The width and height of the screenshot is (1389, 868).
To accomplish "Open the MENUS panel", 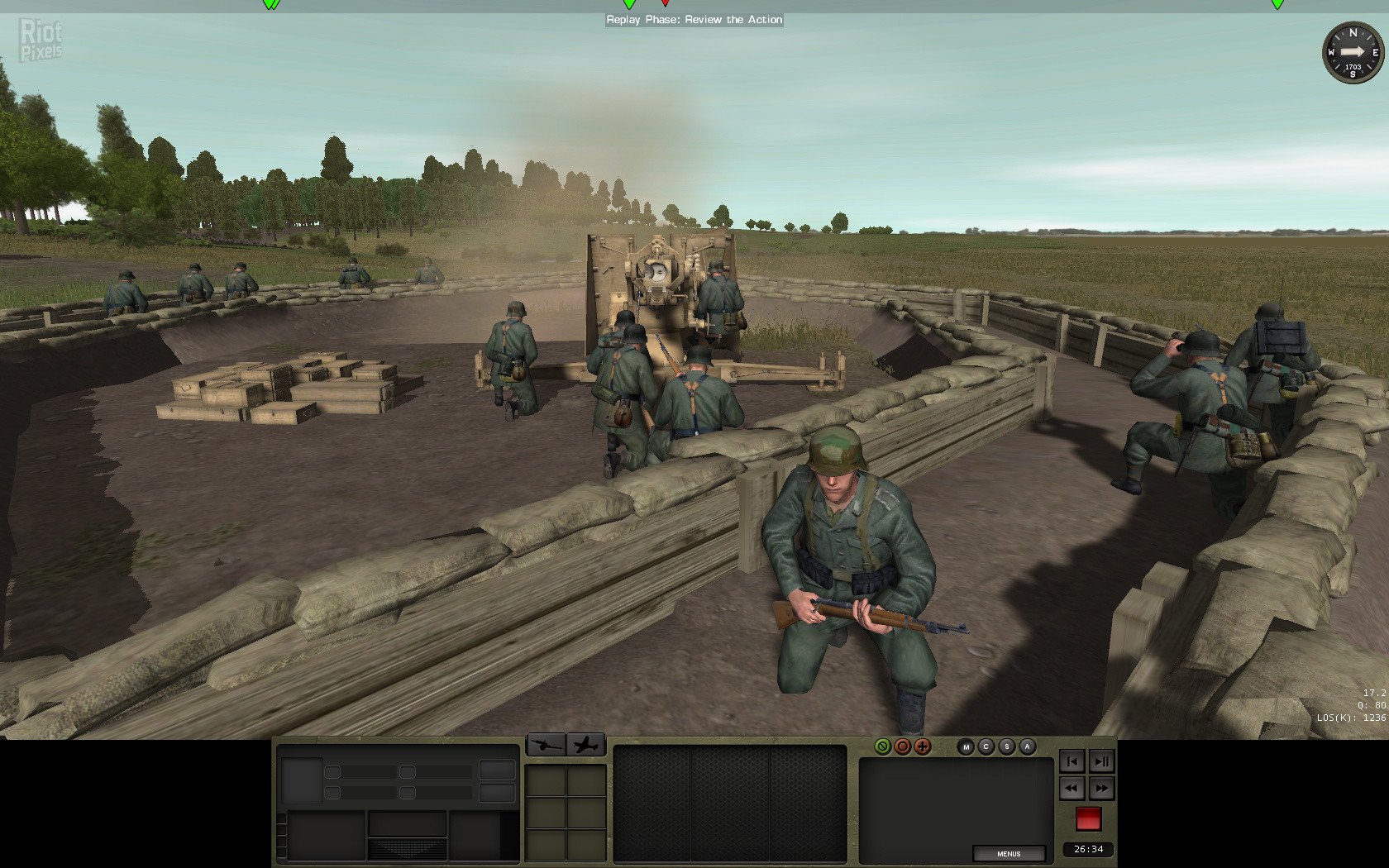I will 1008,853.
